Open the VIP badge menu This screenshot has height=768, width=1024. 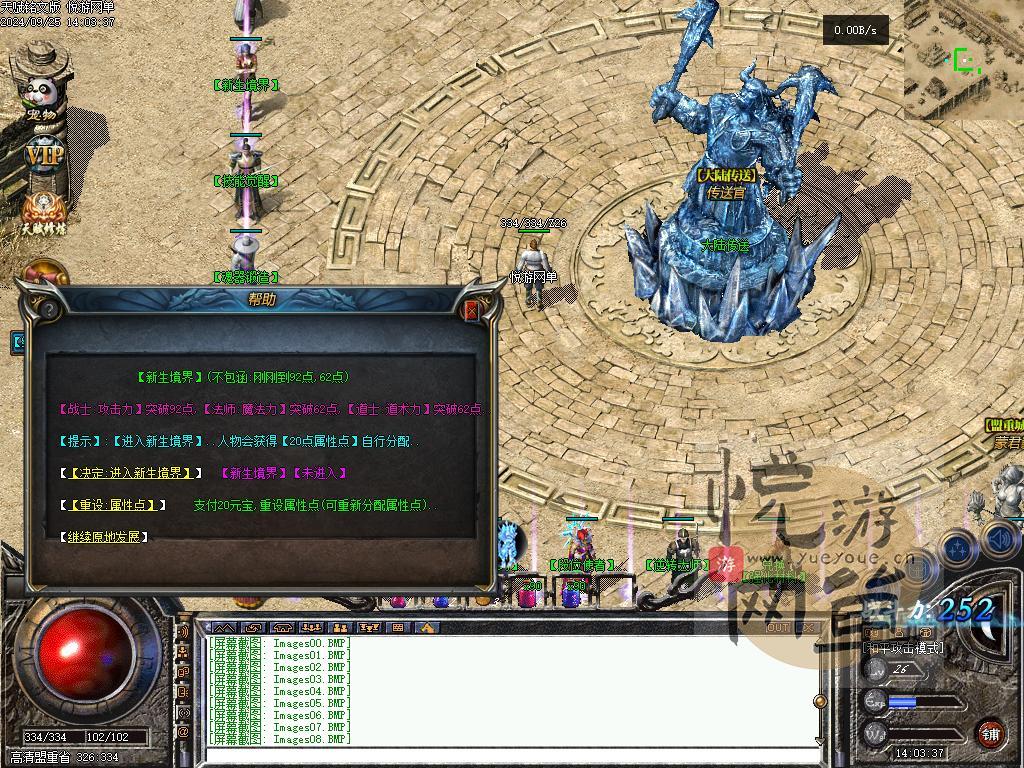[x=44, y=157]
